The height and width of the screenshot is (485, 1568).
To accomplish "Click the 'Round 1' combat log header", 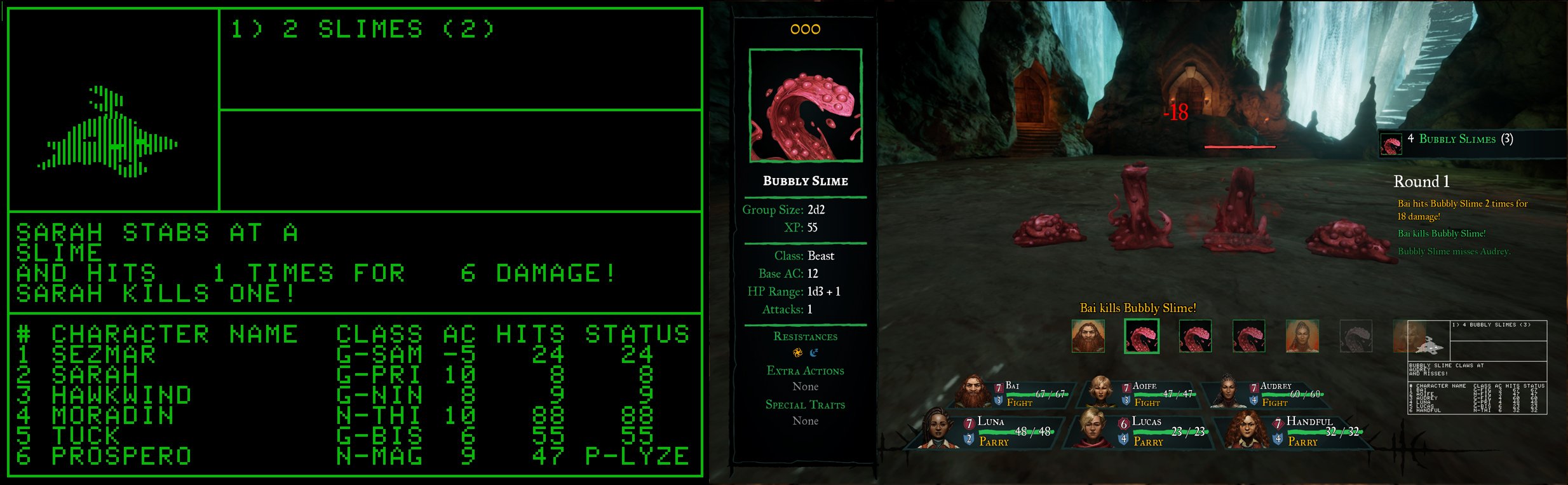I will [1422, 181].
